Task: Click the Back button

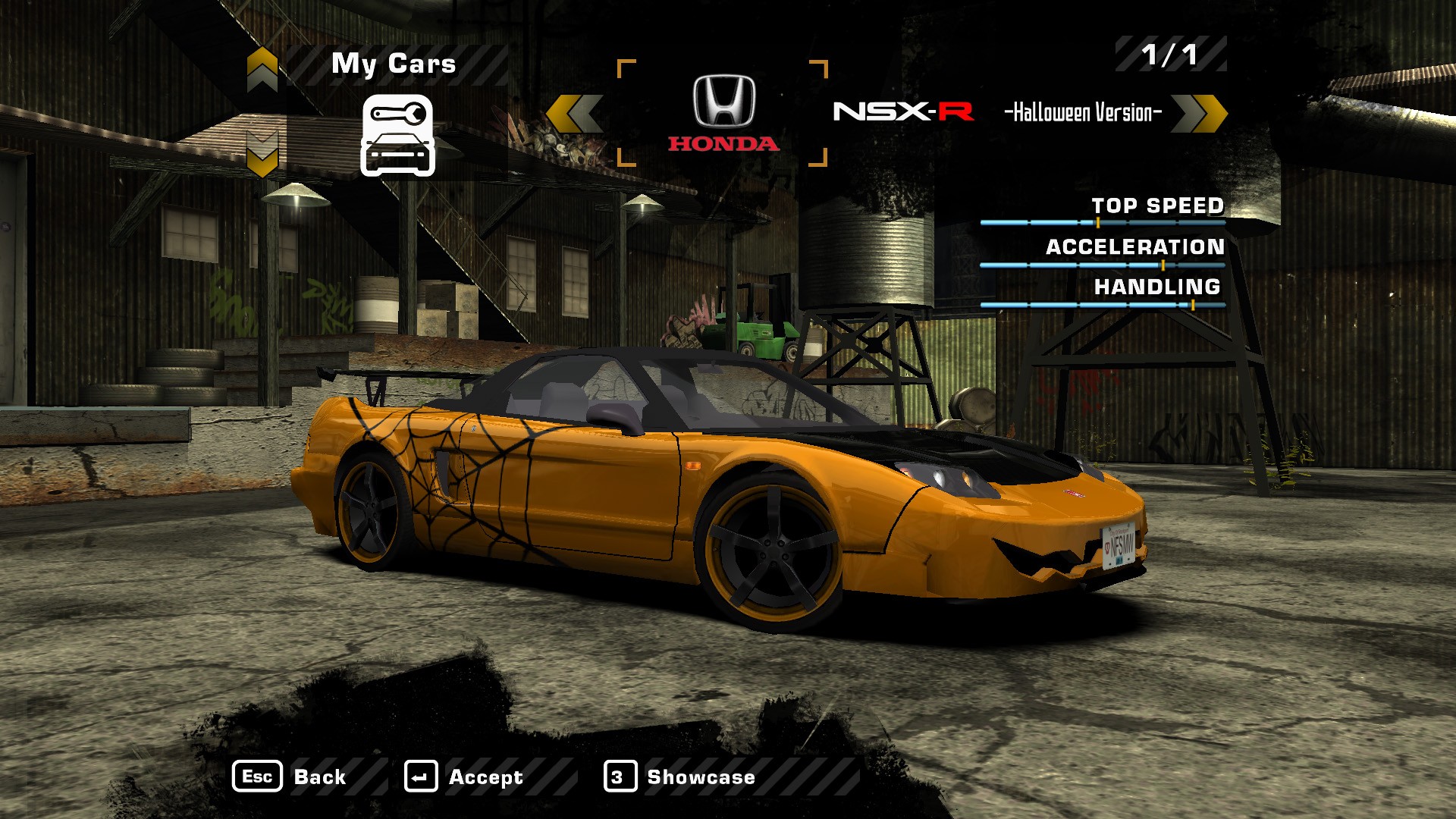Action: click(x=290, y=777)
